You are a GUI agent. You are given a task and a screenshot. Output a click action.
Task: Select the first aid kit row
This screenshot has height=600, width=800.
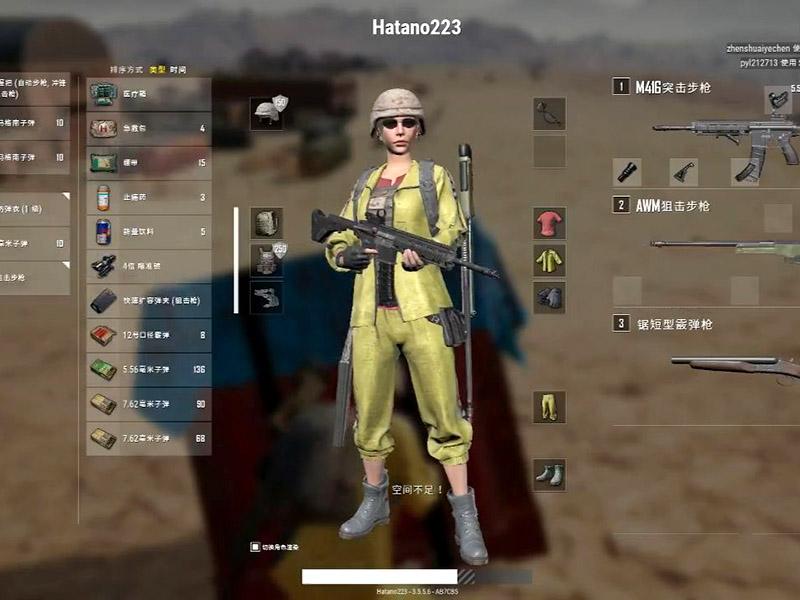[148, 128]
